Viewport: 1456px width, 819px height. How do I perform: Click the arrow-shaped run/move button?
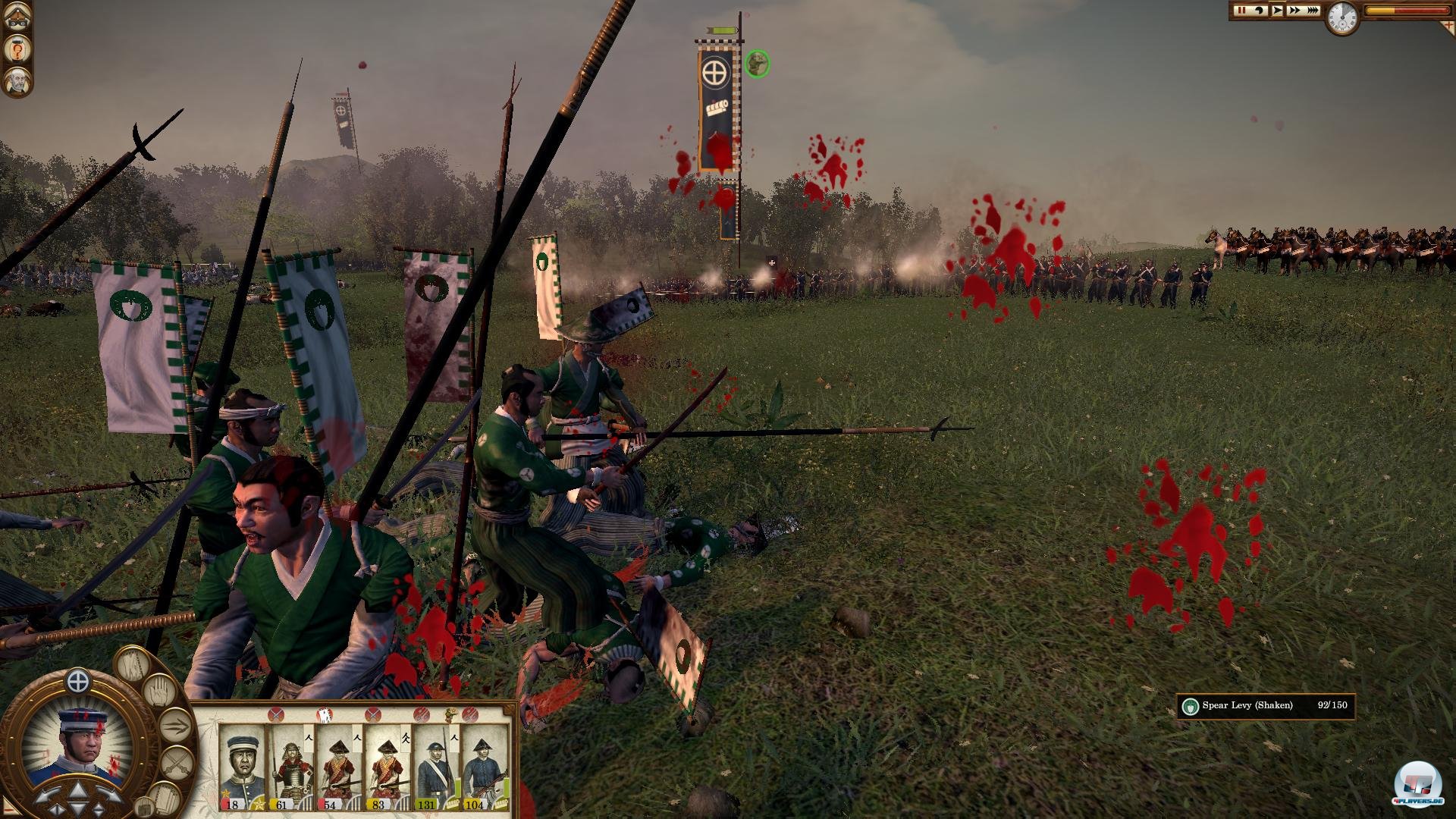point(176,726)
